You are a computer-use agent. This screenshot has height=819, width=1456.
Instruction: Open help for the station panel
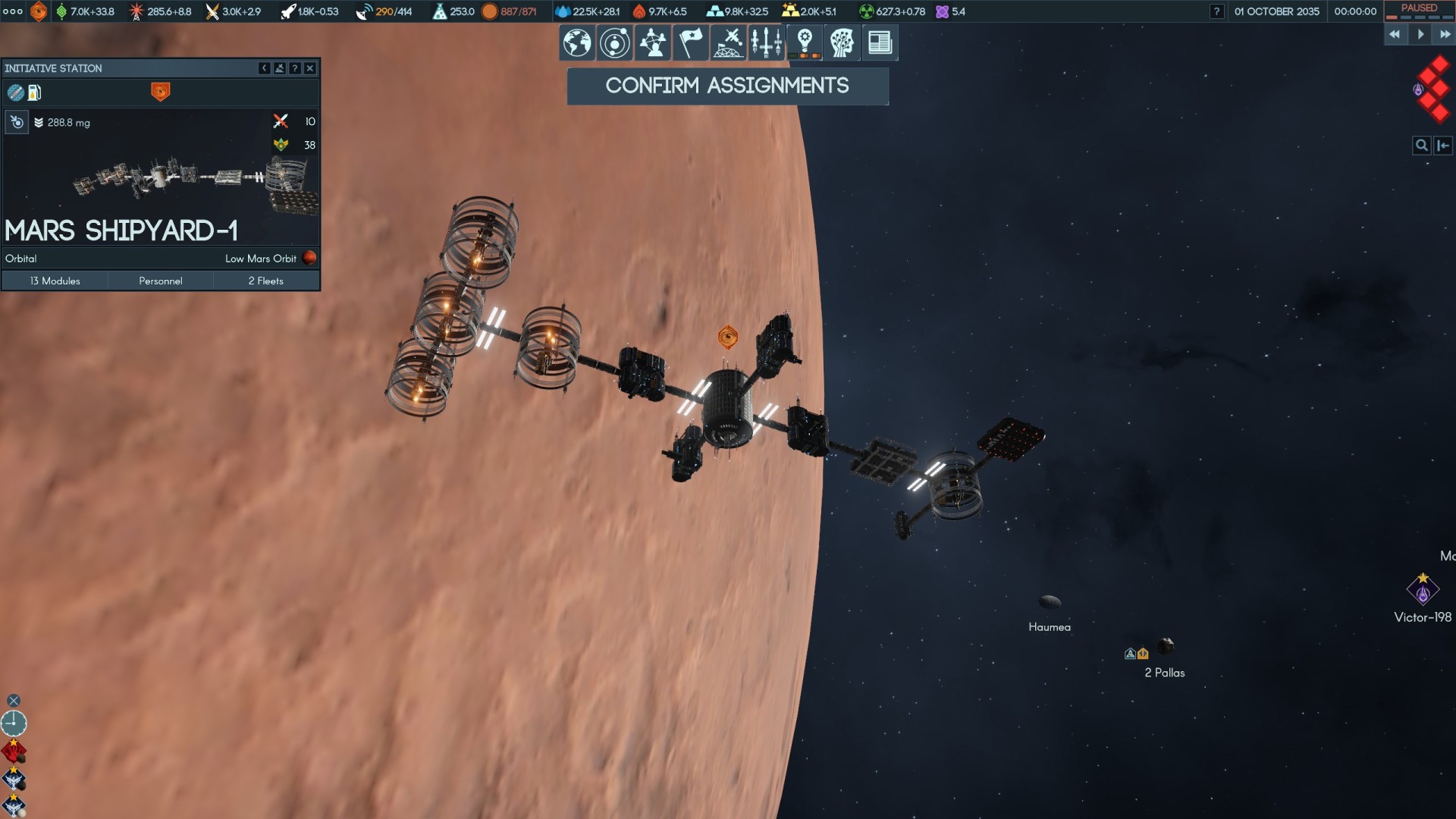click(x=295, y=68)
